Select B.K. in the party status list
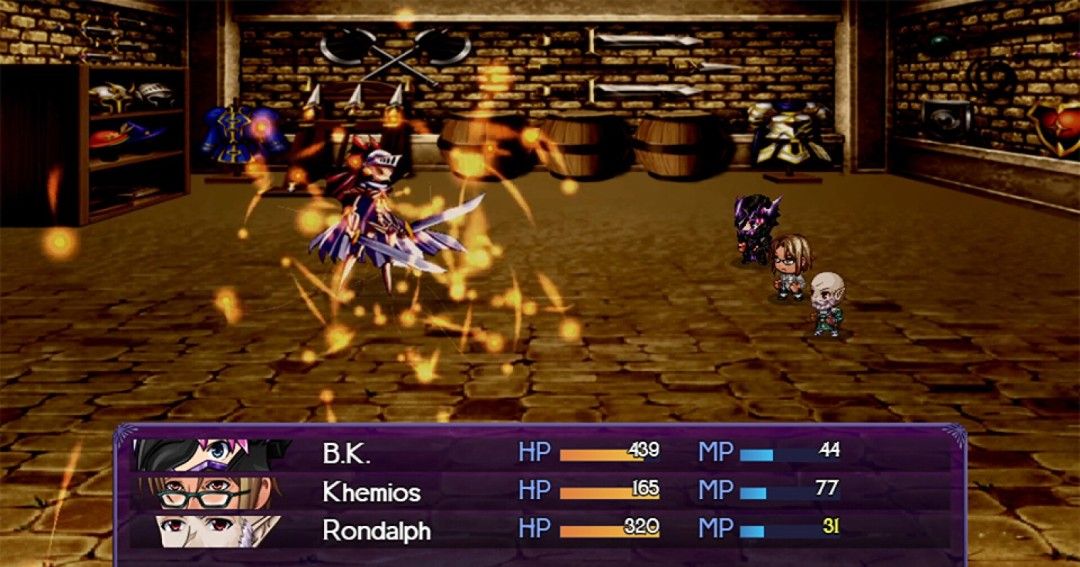Viewport: 1080px width, 567px height. 346,452
